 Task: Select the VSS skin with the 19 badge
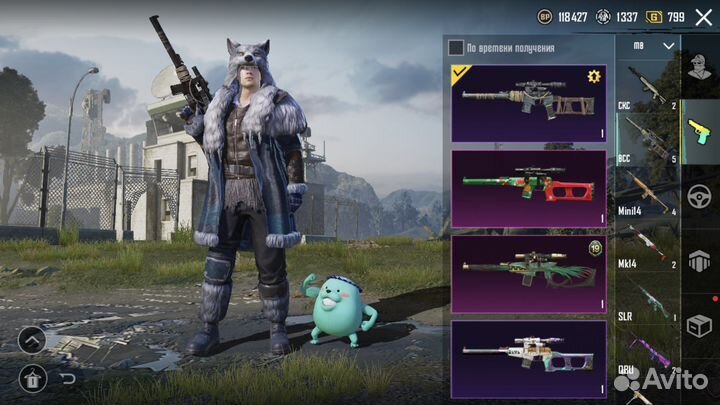pyautogui.click(x=529, y=274)
